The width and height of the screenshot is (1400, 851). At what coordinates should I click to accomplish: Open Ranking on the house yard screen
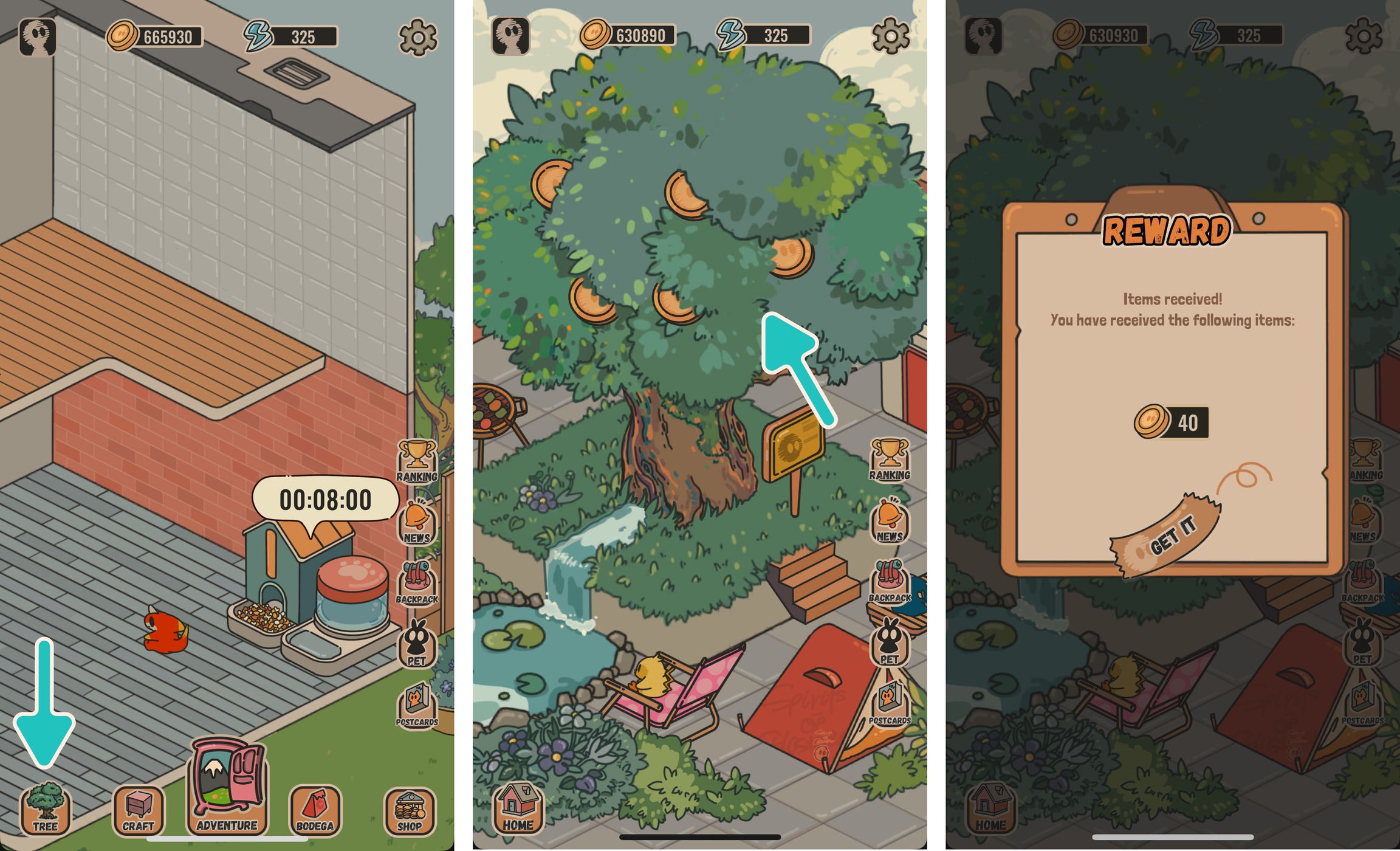pyautogui.click(x=417, y=461)
